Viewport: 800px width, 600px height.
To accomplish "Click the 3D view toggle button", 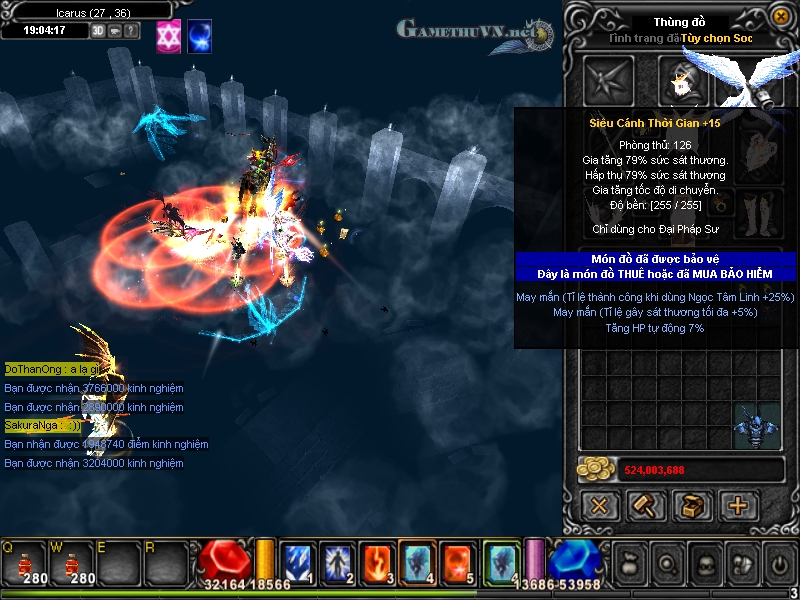I will tap(98, 31).
